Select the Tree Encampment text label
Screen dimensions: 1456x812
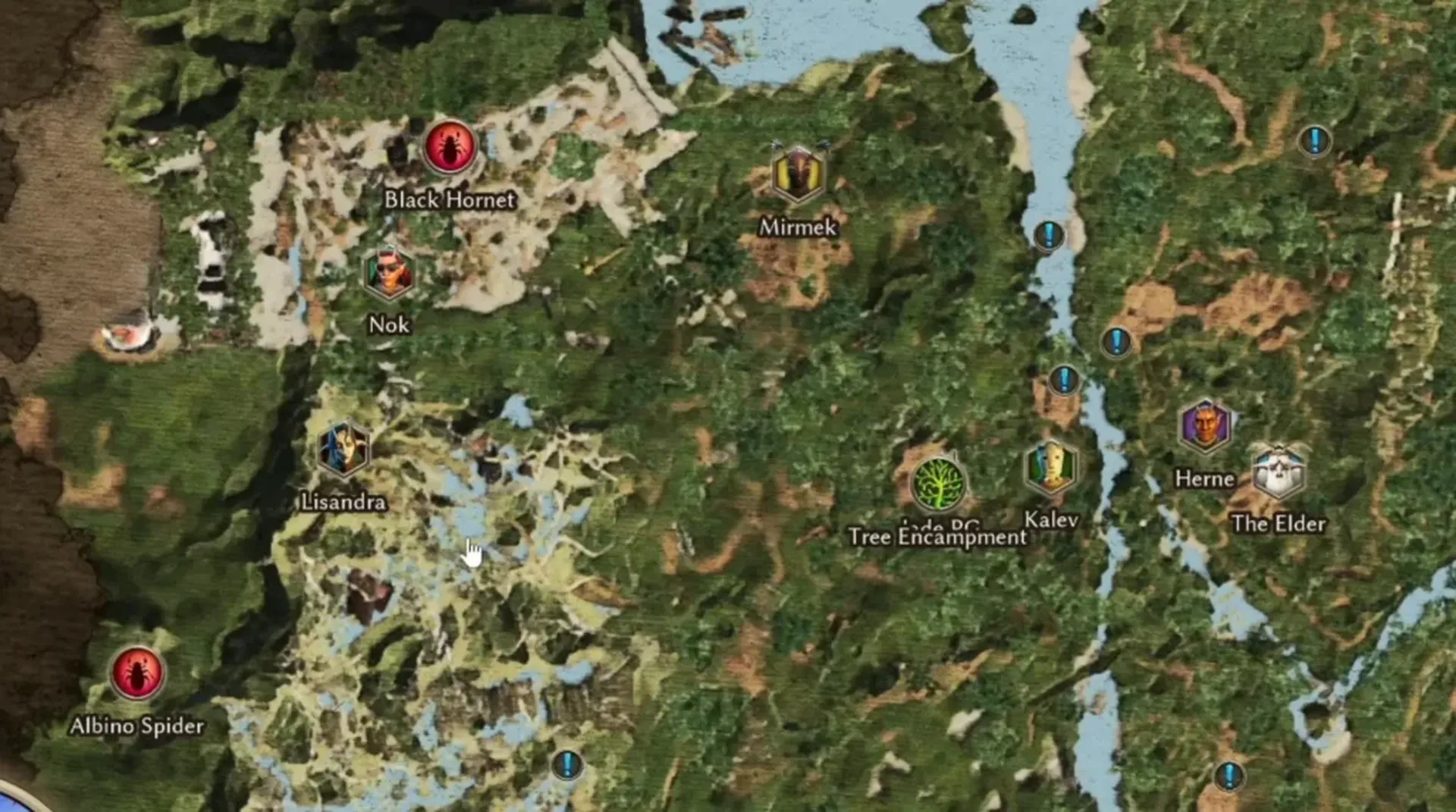tap(937, 538)
